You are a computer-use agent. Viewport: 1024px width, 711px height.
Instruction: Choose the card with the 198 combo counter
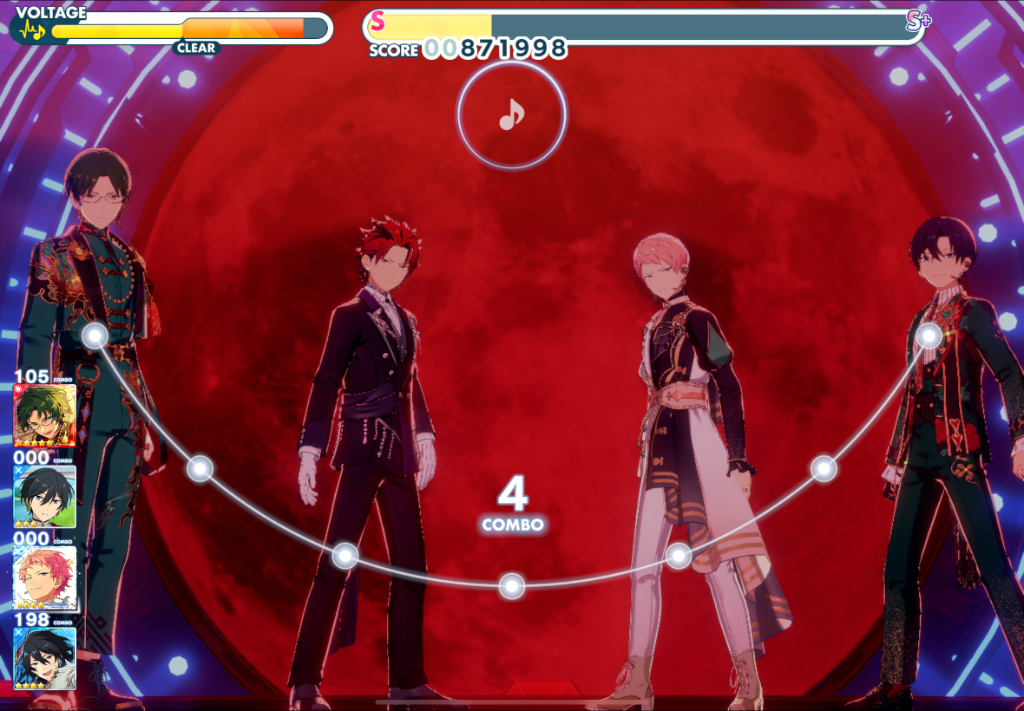click(45, 658)
